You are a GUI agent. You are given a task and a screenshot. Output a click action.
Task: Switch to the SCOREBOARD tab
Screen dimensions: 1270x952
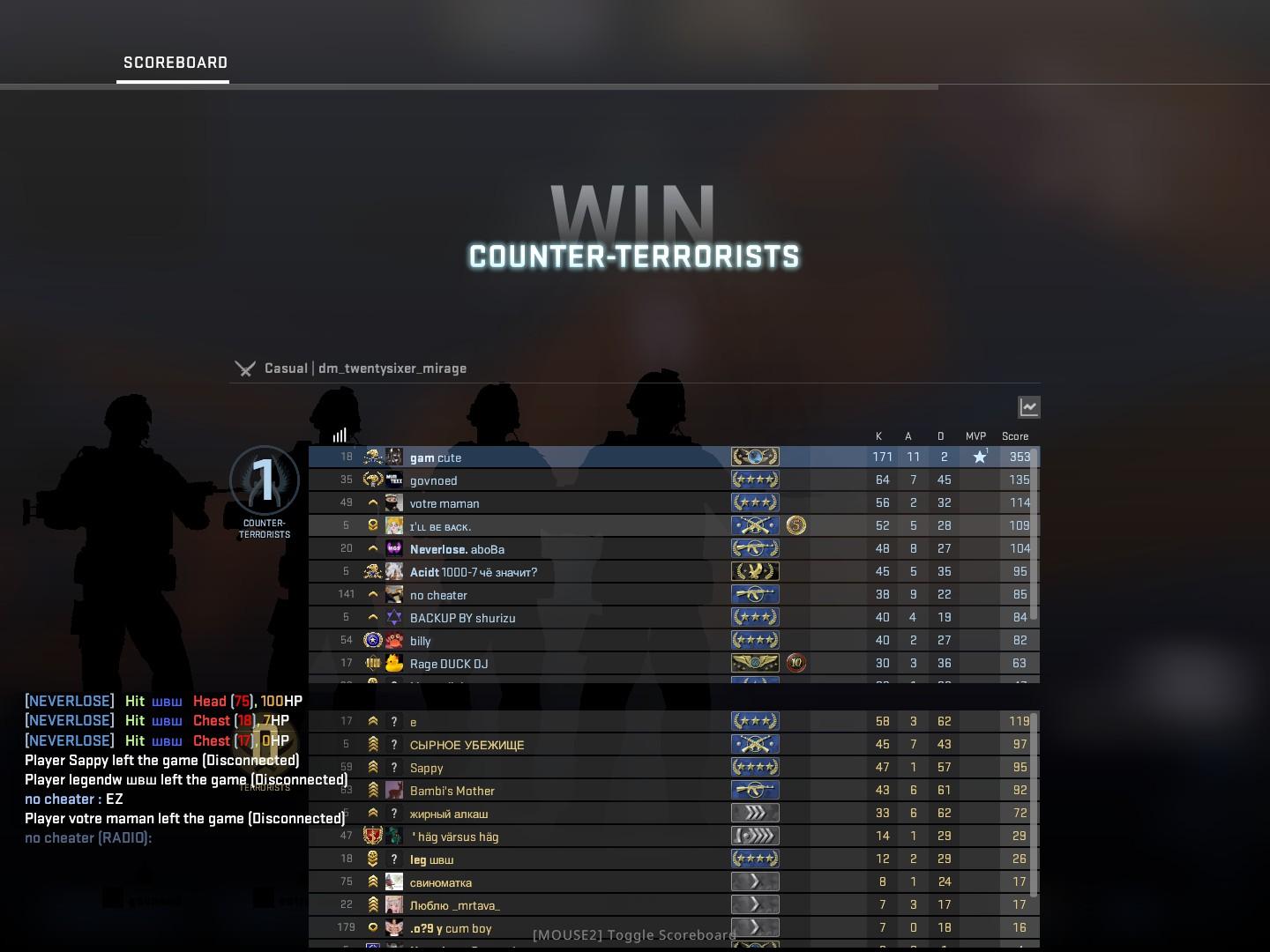174,63
